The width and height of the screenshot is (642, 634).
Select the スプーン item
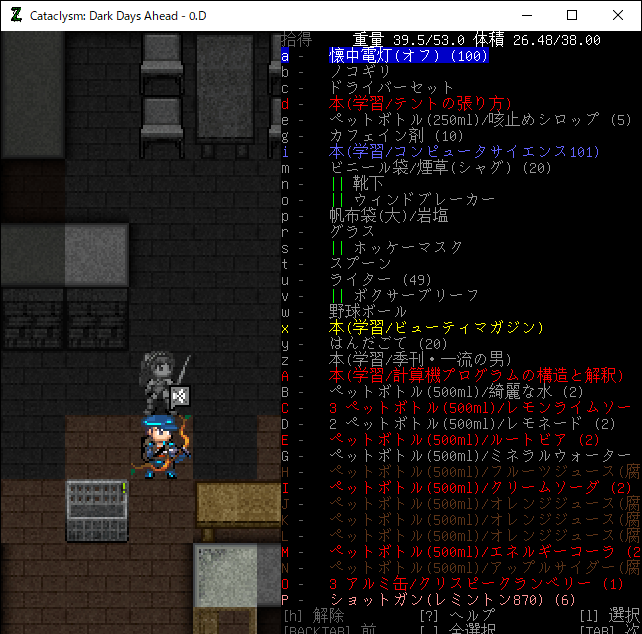point(360,264)
